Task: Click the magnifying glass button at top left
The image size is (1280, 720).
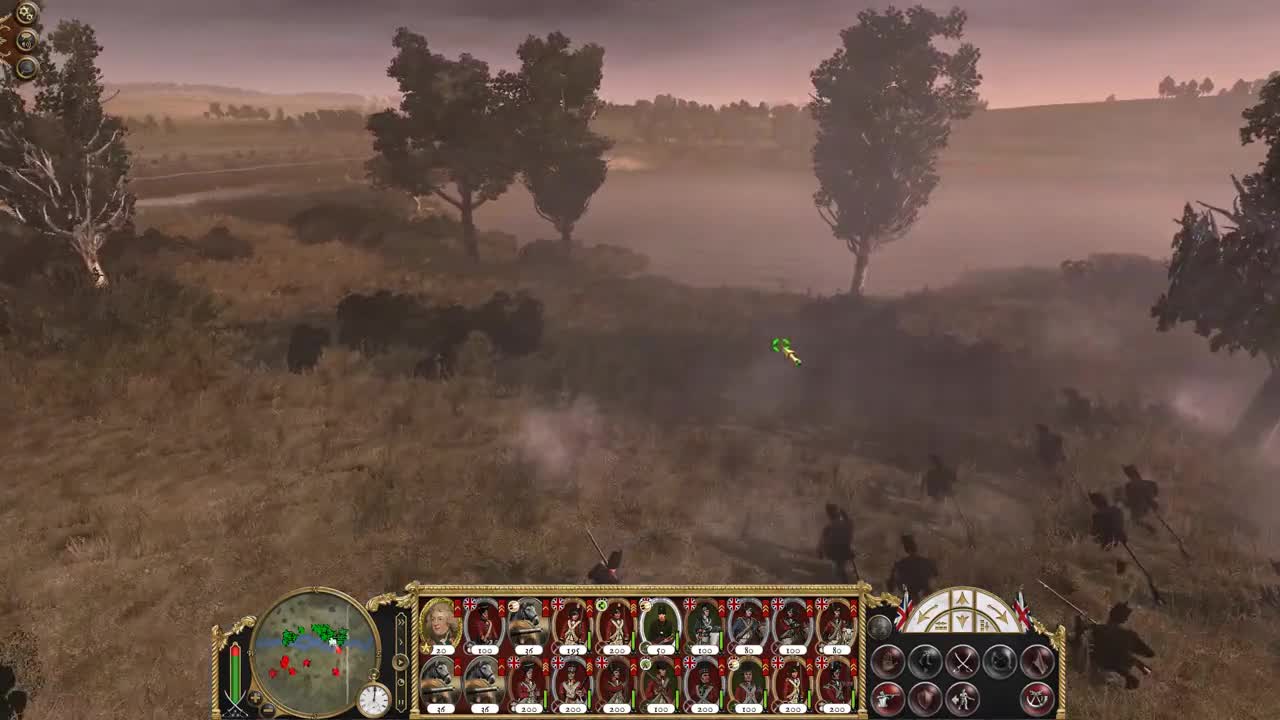Action: [x=25, y=68]
